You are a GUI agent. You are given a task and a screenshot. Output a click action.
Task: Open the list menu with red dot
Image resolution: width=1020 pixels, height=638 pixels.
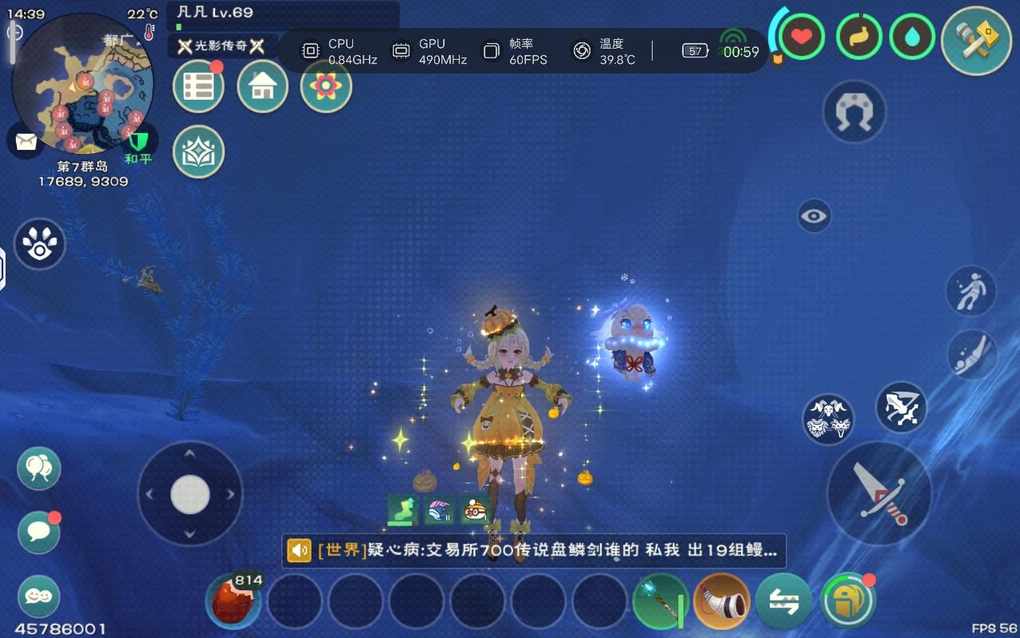[x=198, y=87]
